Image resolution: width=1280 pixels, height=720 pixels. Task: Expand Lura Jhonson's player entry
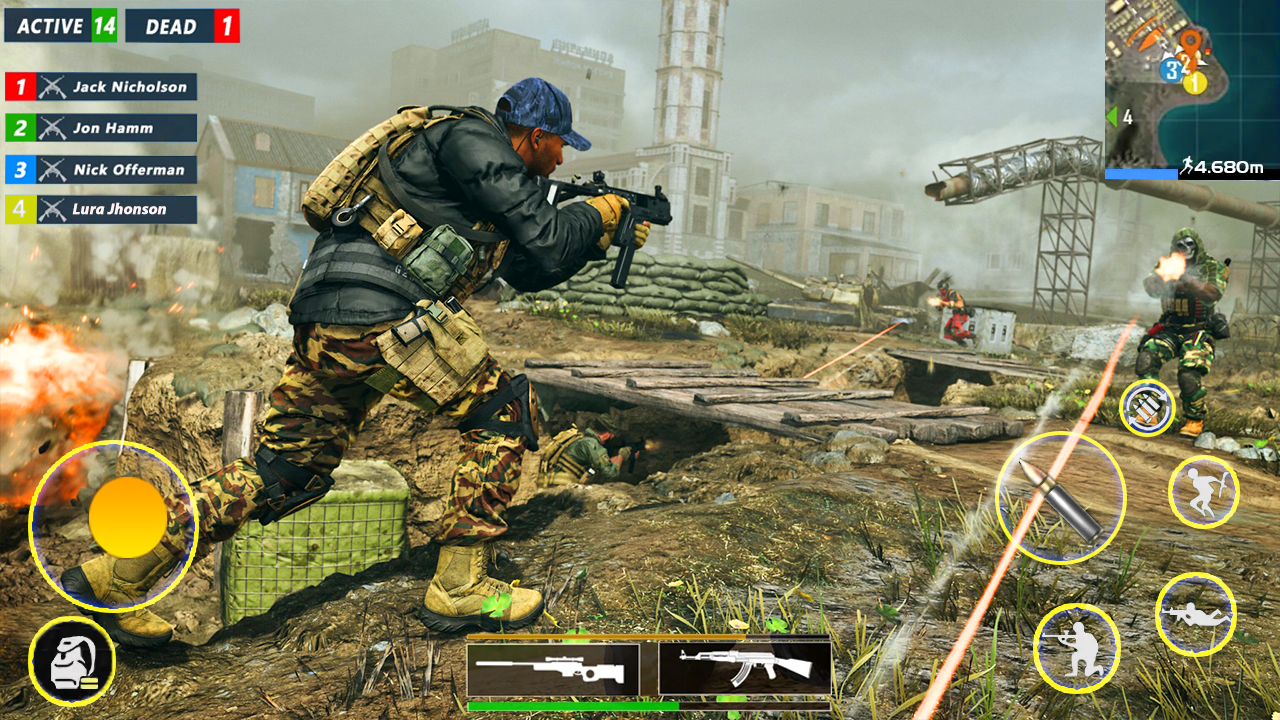tap(99, 209)
